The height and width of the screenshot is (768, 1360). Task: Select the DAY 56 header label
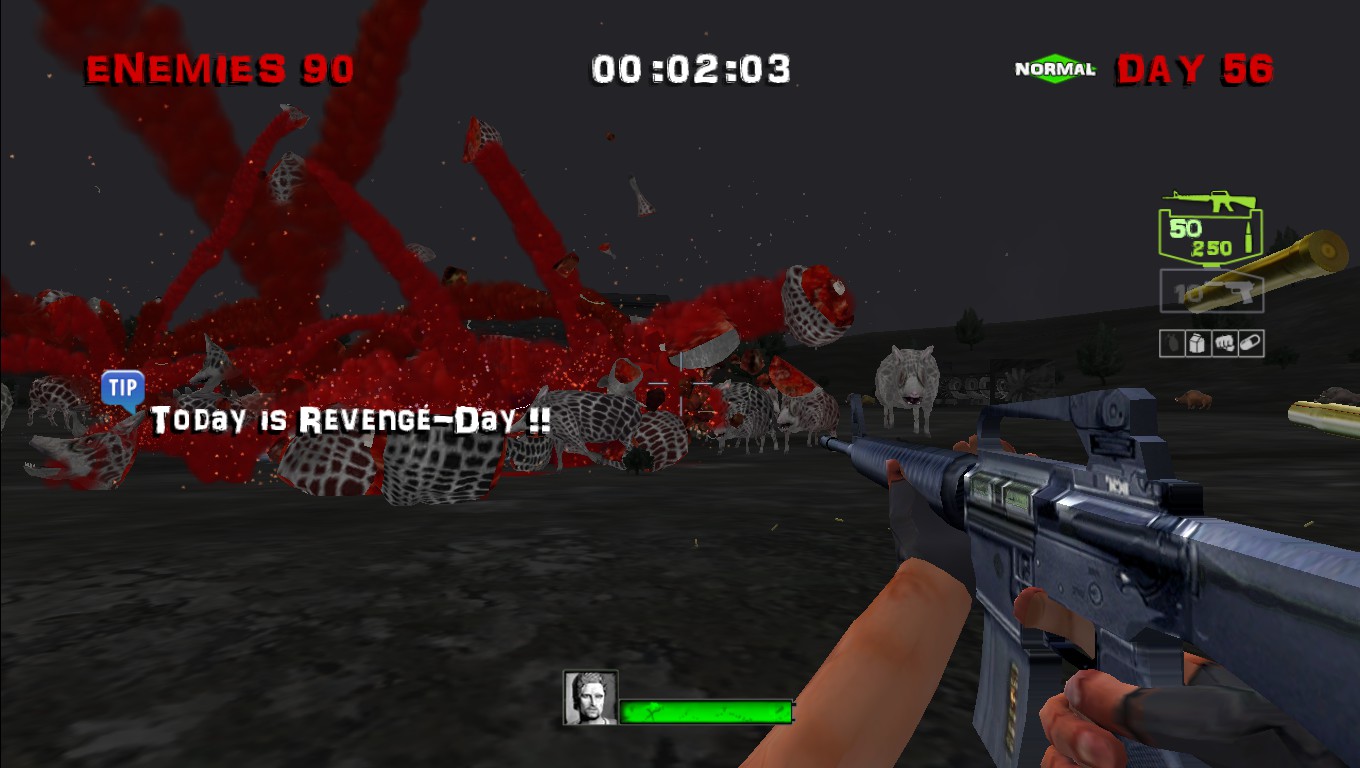[x=1196, y=70]
